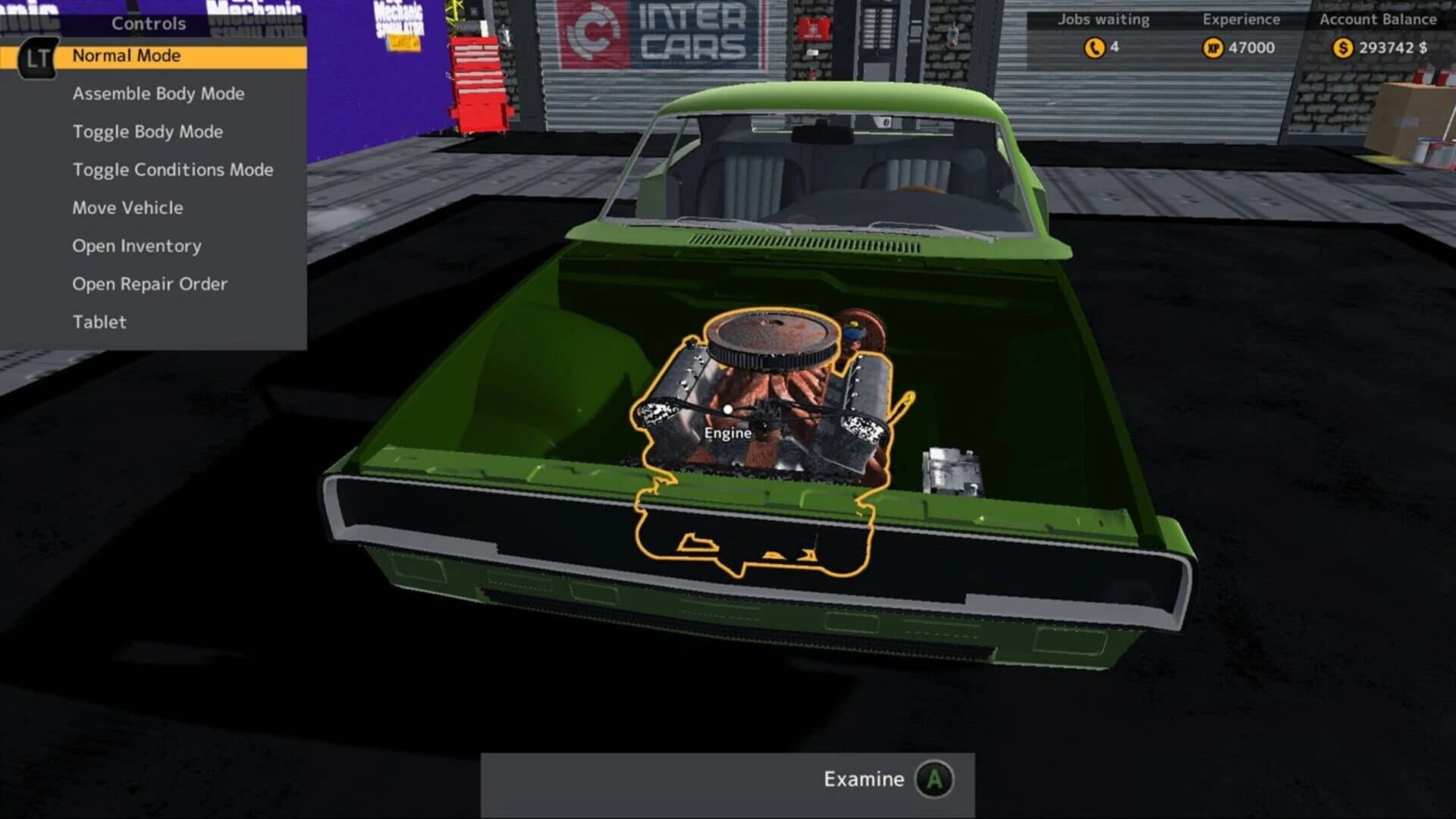
Task: Click the Controls panel header
Action: pos(149,24)
